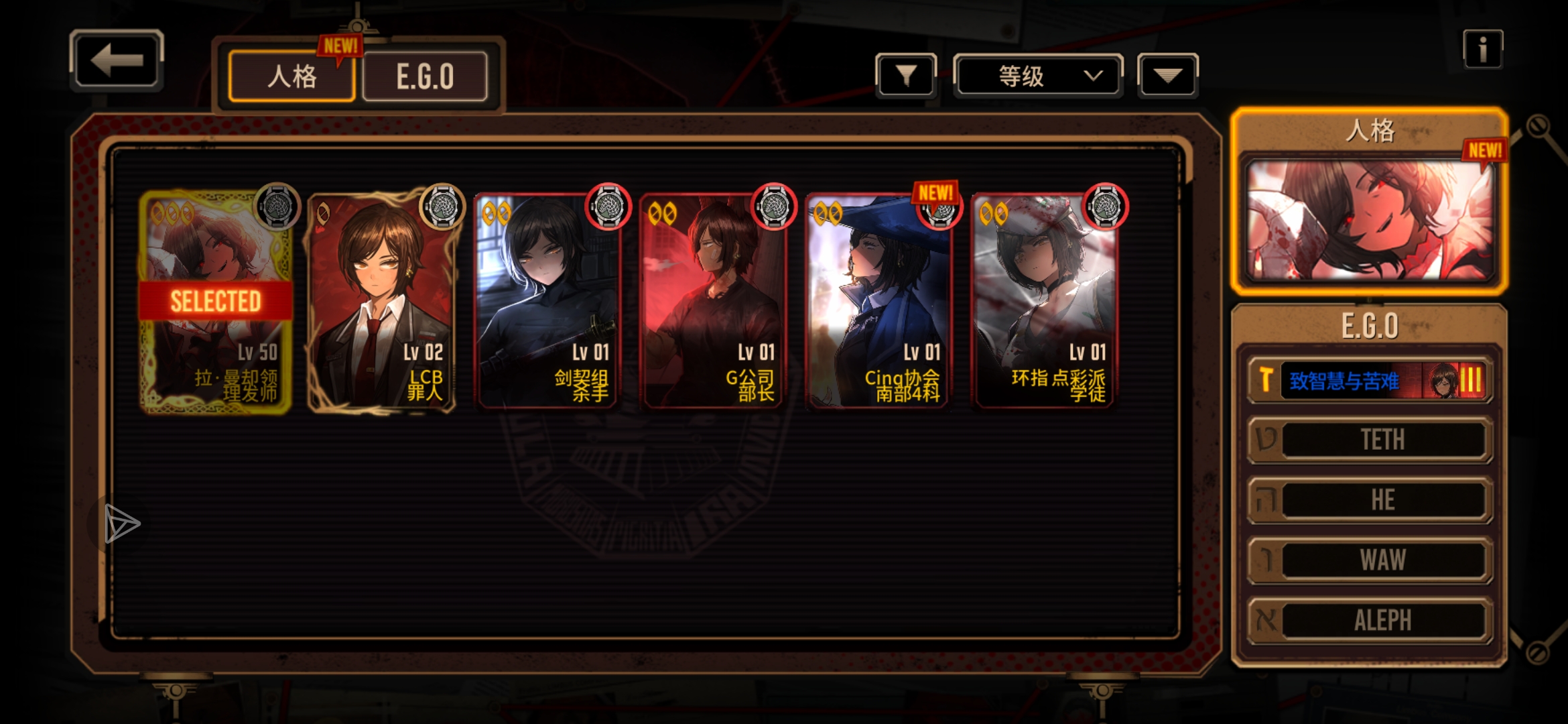
Task: Switch to the 人格 tab
Action: [x=291, y=76]
